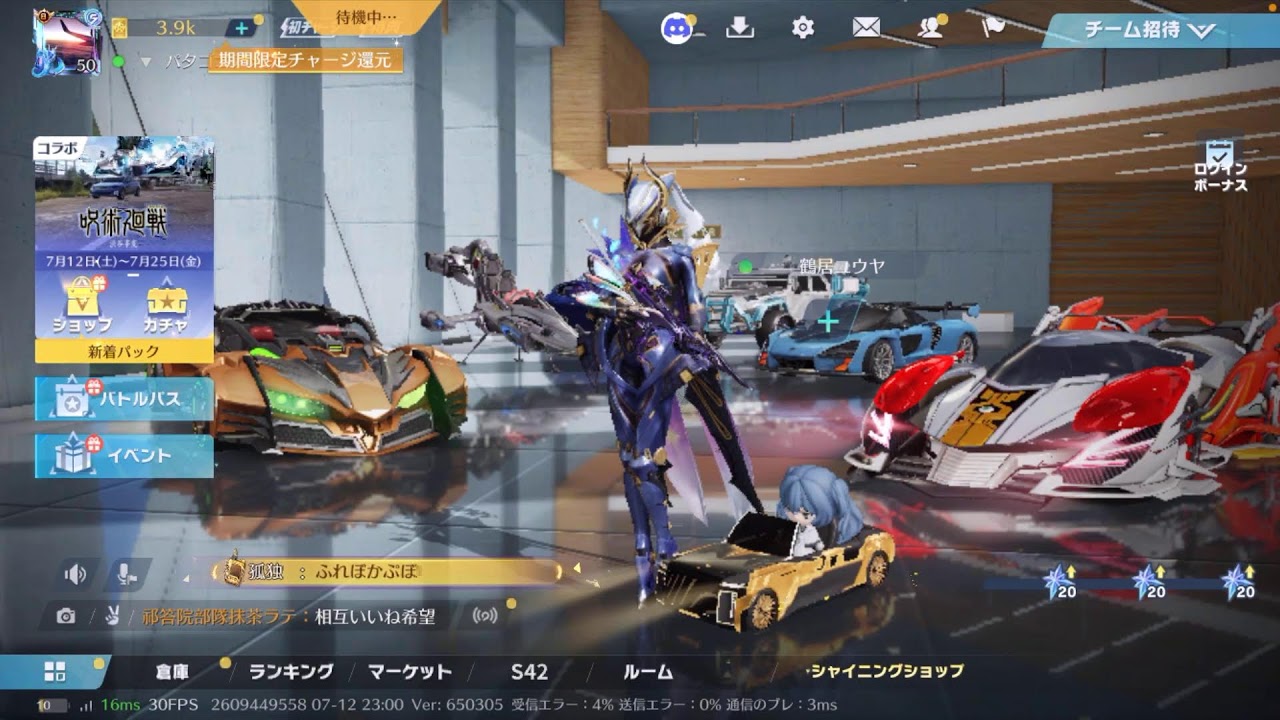Open the settings gear

[x=803, y=28]
